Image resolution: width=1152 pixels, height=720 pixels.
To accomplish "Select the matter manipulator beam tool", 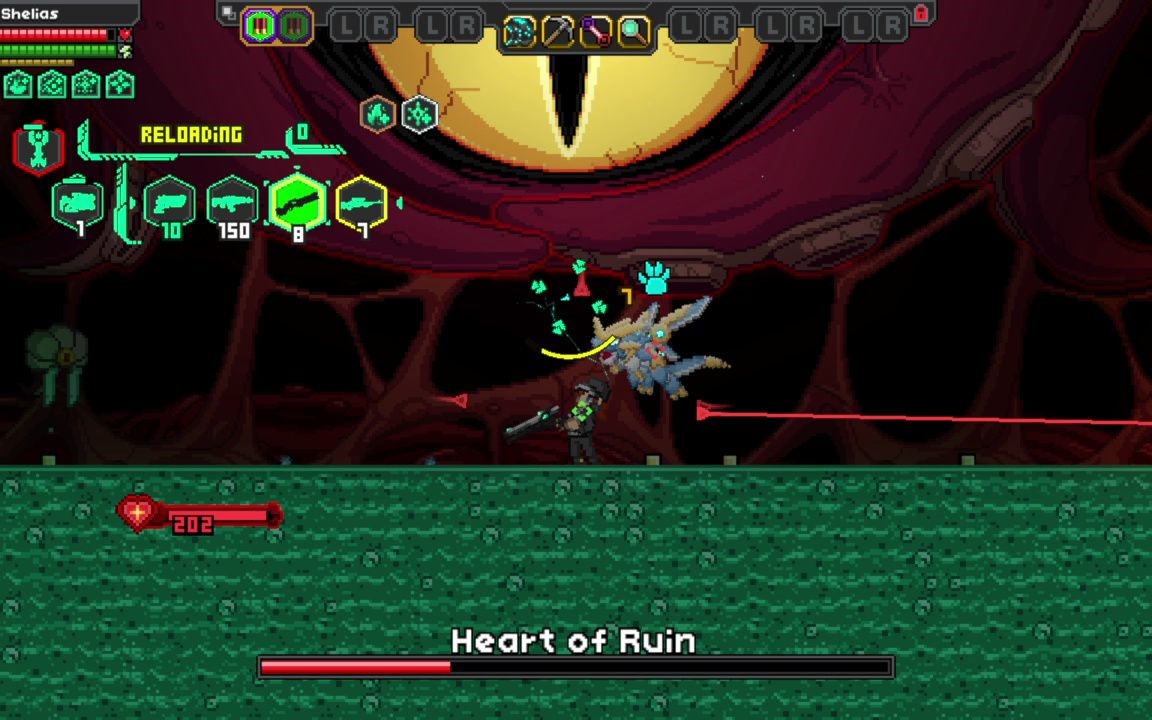I will pyautogui.click(x=519, y=32).
